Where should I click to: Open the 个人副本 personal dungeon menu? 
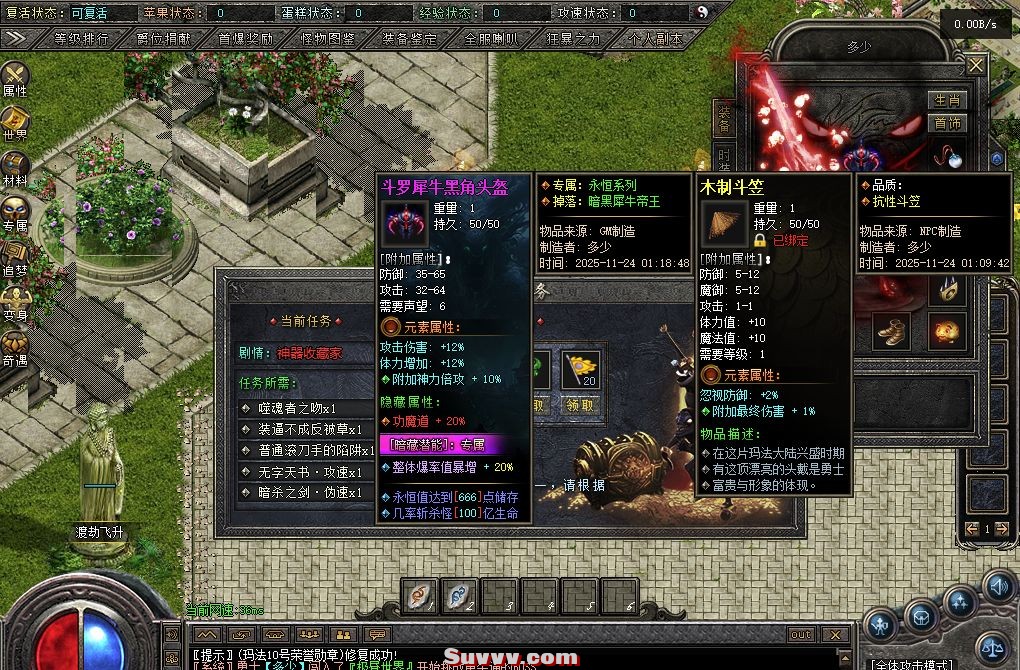pos(656,39)
